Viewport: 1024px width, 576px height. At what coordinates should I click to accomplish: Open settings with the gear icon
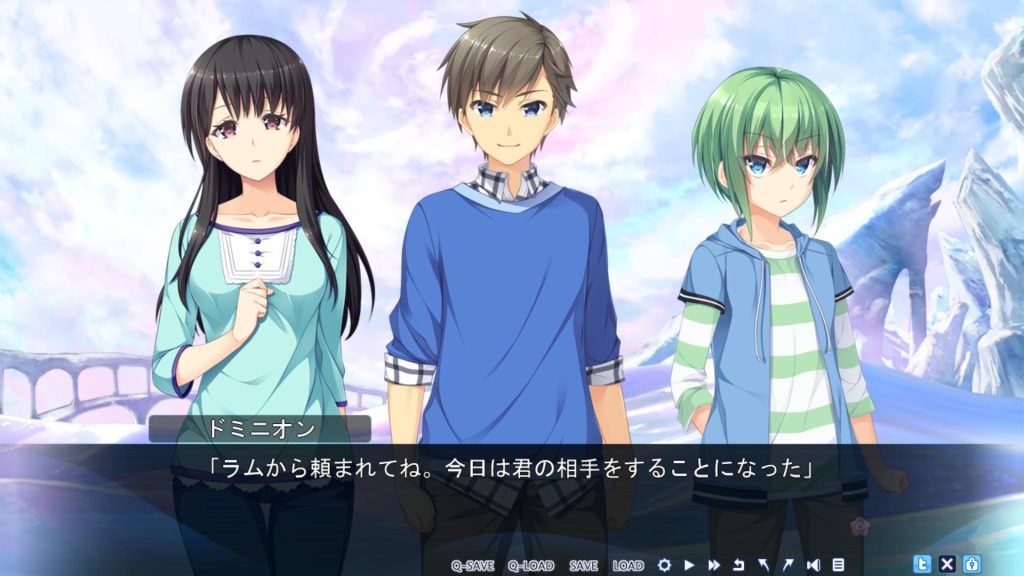(x=664, y=565)
